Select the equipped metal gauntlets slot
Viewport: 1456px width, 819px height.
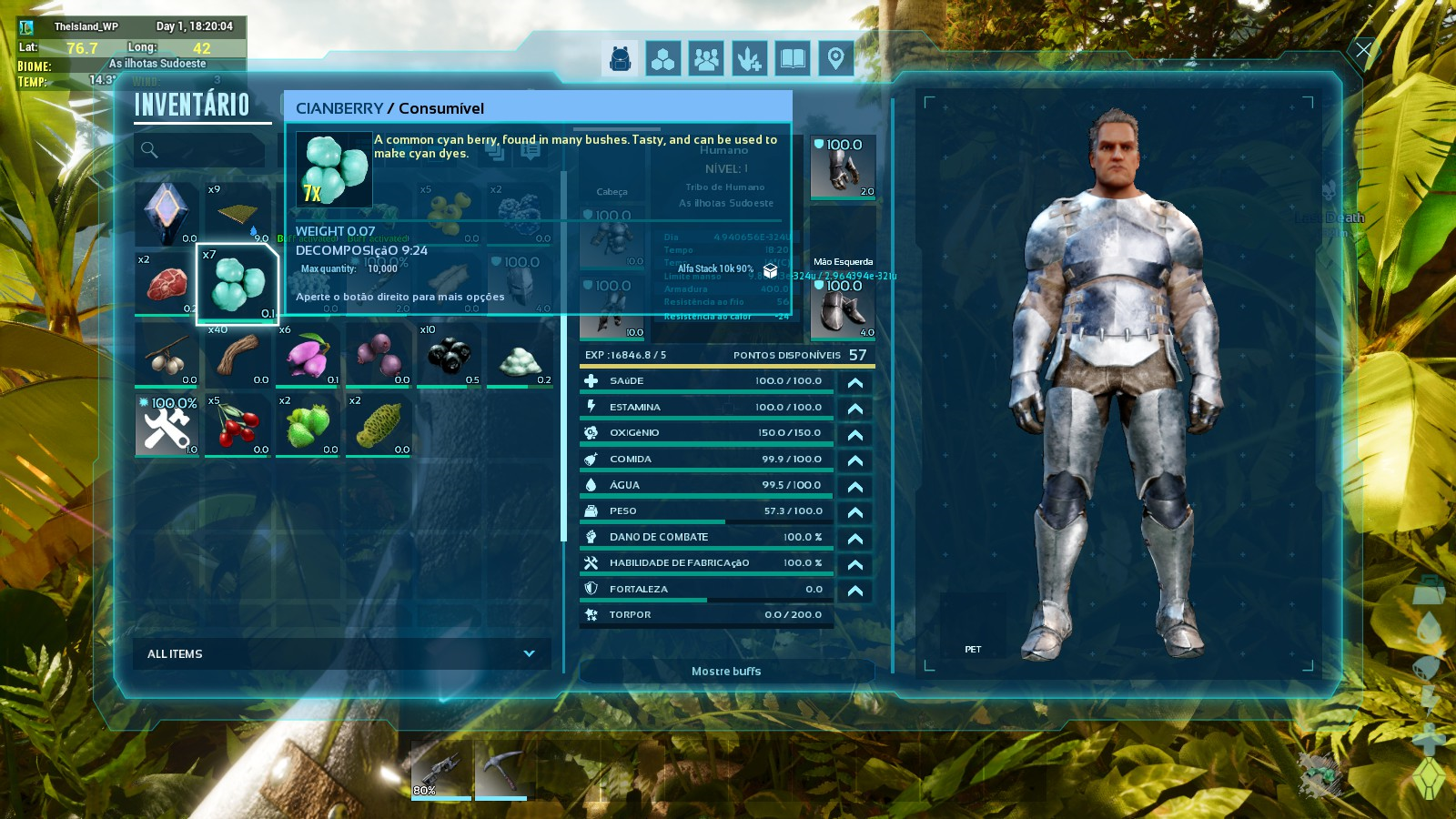(843, 167)
